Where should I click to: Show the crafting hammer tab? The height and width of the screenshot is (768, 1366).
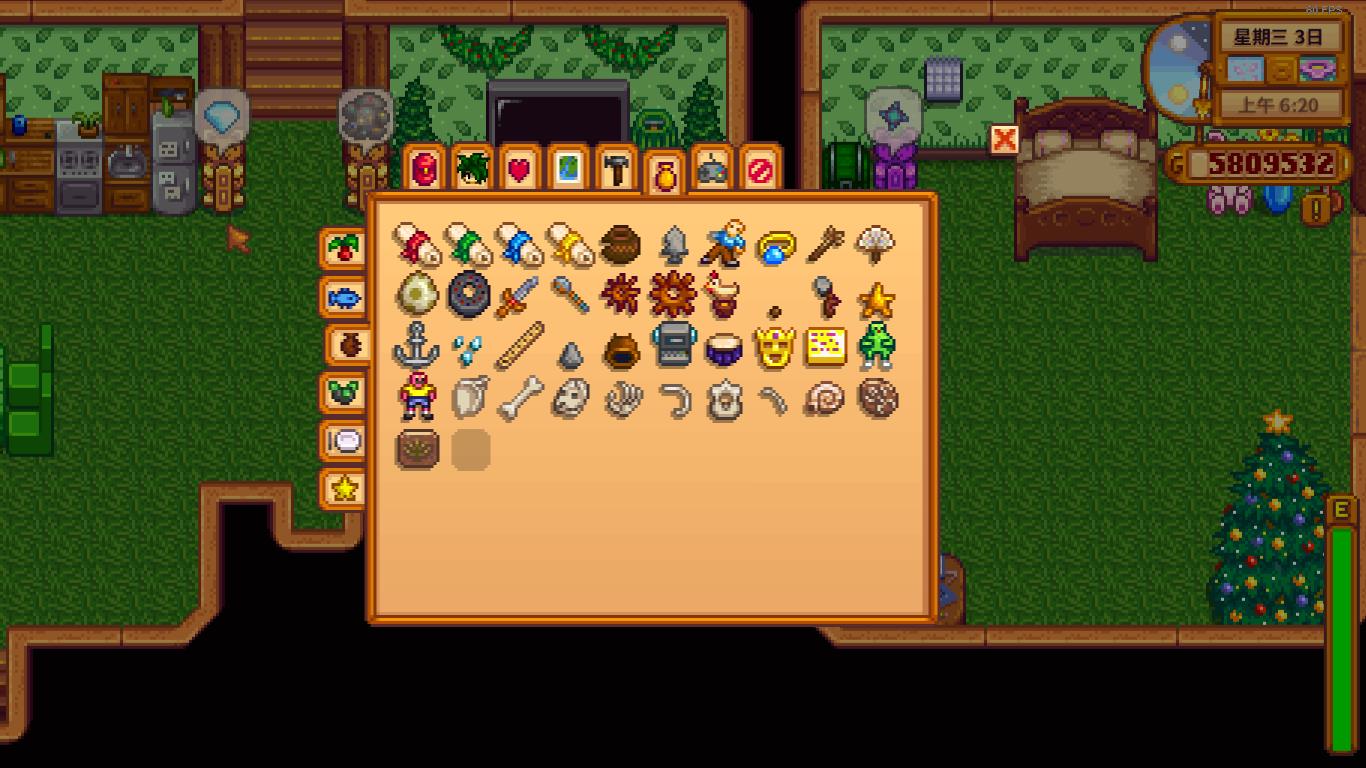tap(615, 169)
